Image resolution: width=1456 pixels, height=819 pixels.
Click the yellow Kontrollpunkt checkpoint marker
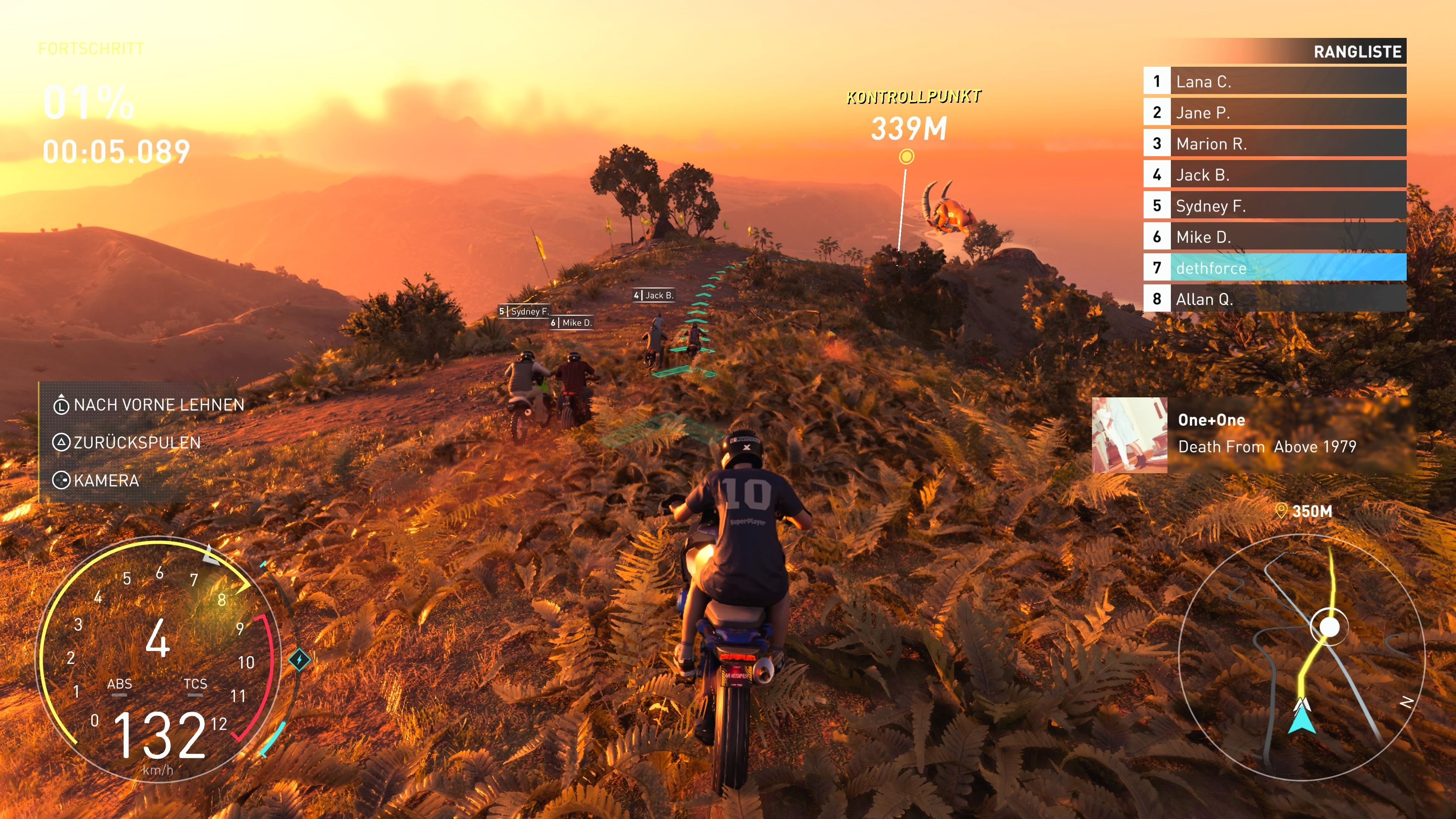click(906, 157)
